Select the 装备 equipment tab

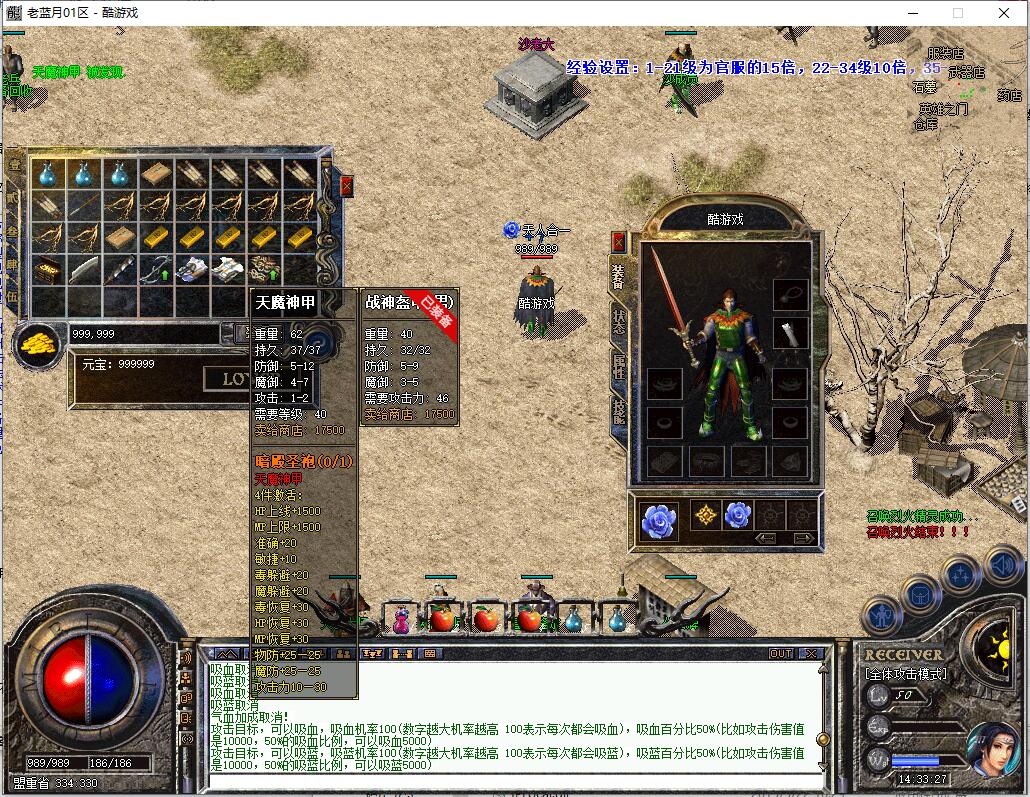619,274
